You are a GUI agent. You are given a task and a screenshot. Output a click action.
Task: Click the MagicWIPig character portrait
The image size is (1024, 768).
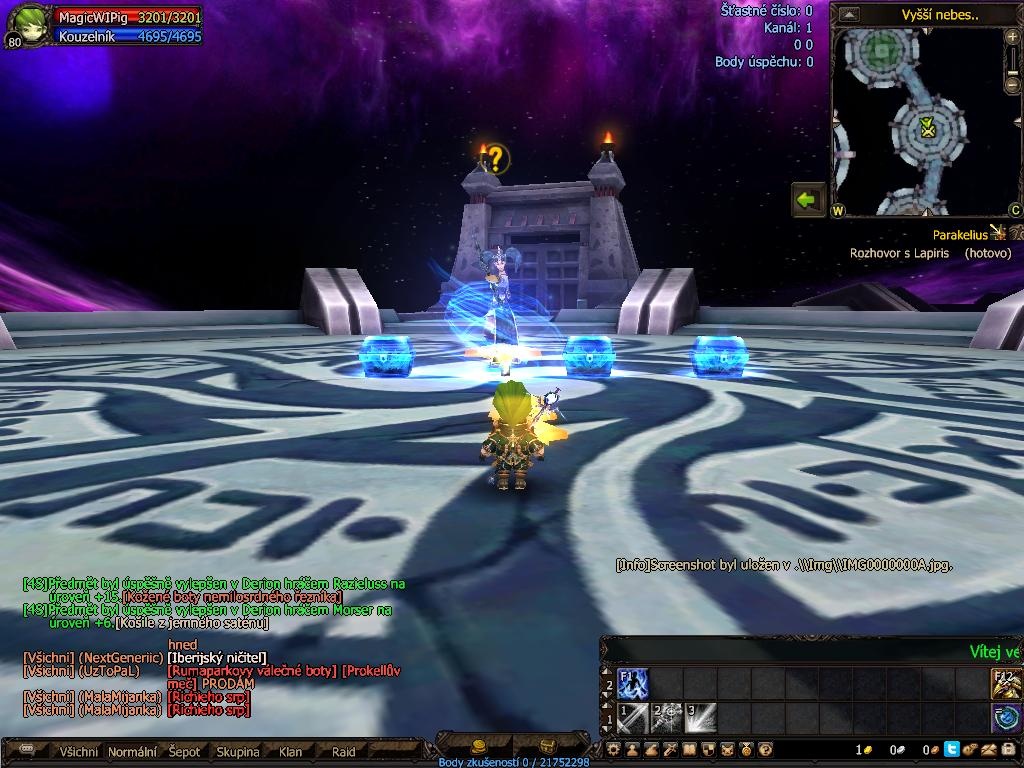(27, 25)
